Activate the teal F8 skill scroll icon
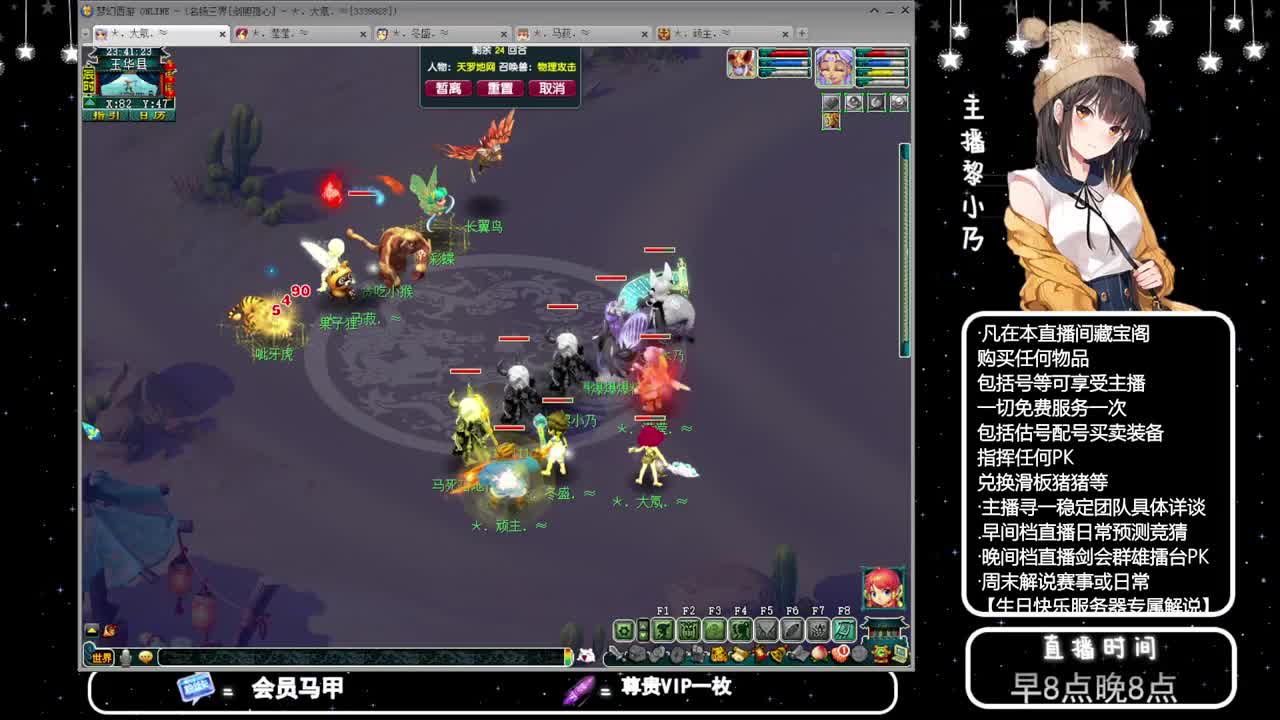 [x=845, y=629]
